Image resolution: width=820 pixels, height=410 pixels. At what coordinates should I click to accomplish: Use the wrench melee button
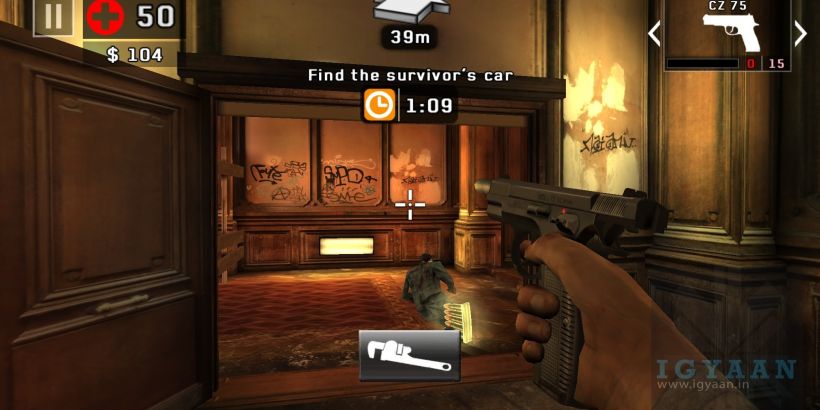tap(409, 355)
